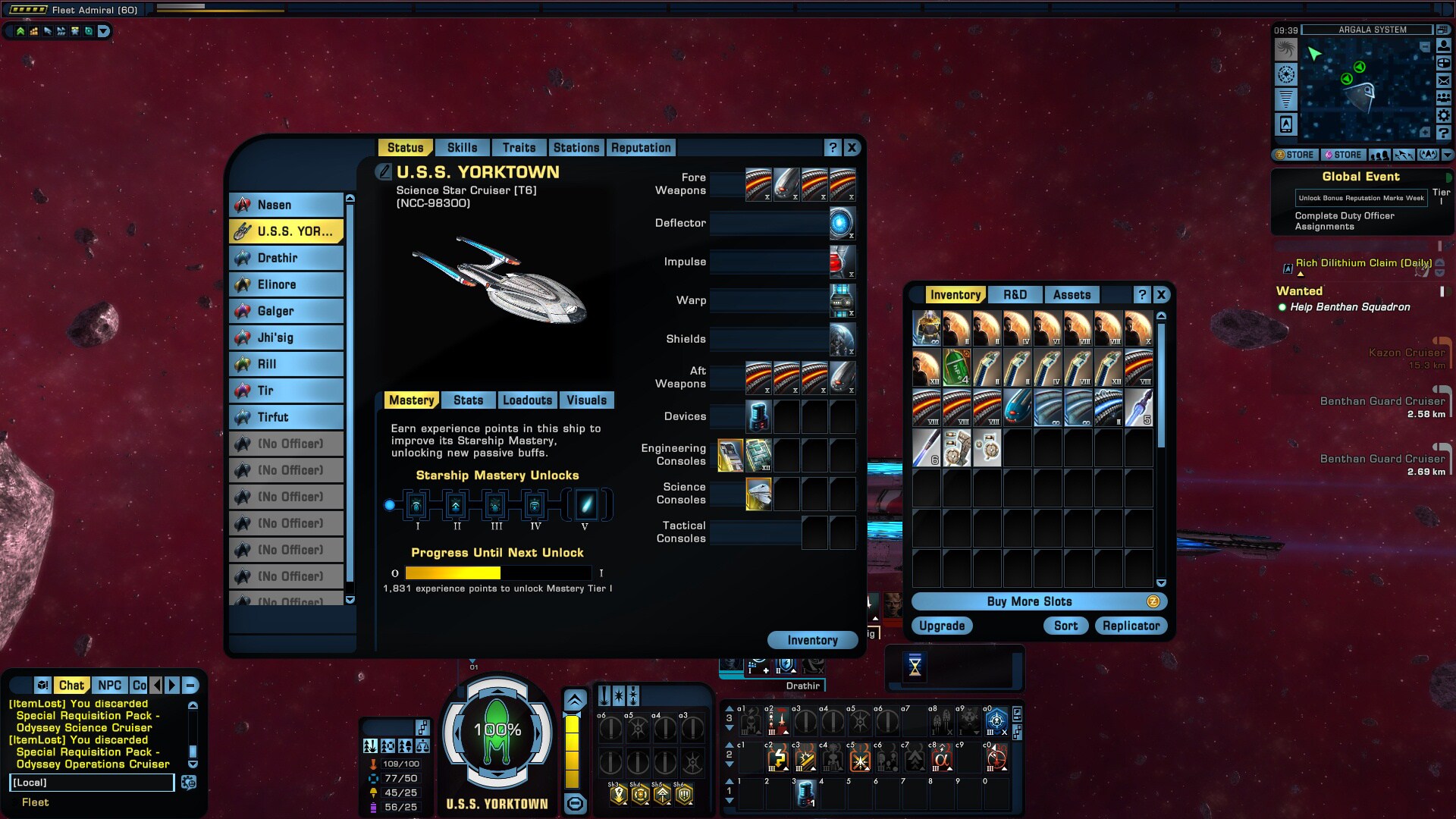Image resolution: width=1456 pixels, height=819 pixels.
Task: Open the settings gear beside the minimap
Action: tap(1443, 115)
